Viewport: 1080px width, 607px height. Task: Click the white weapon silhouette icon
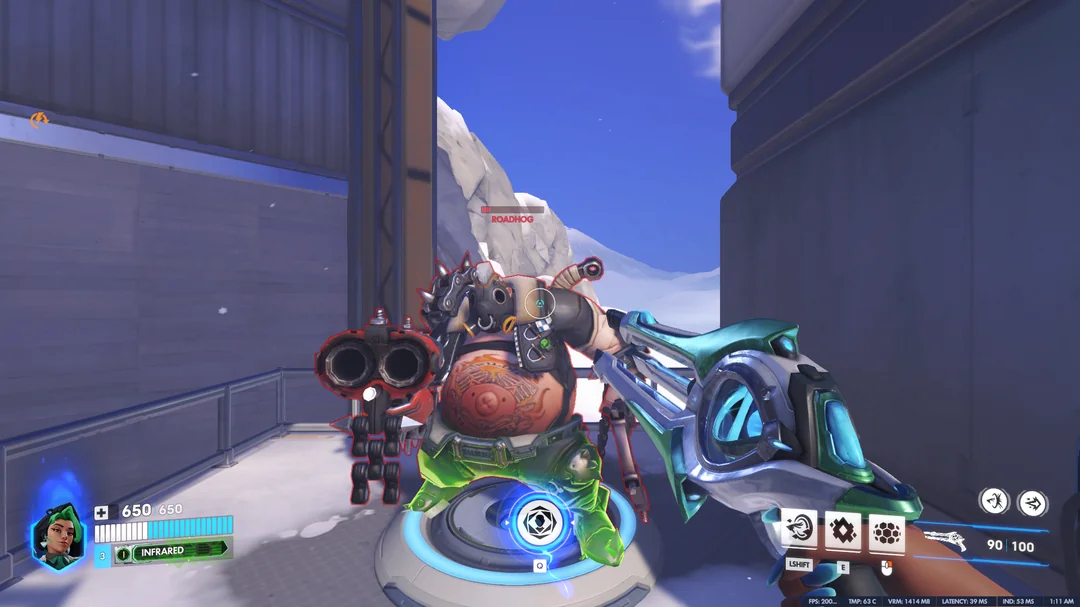[945, 540]
